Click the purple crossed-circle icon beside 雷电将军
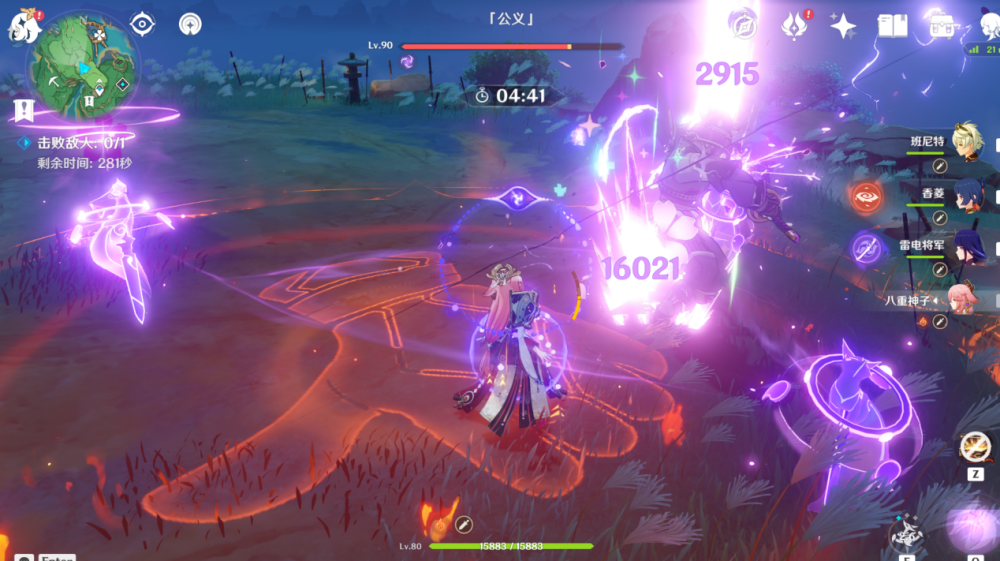 click(x=865, y=247)
